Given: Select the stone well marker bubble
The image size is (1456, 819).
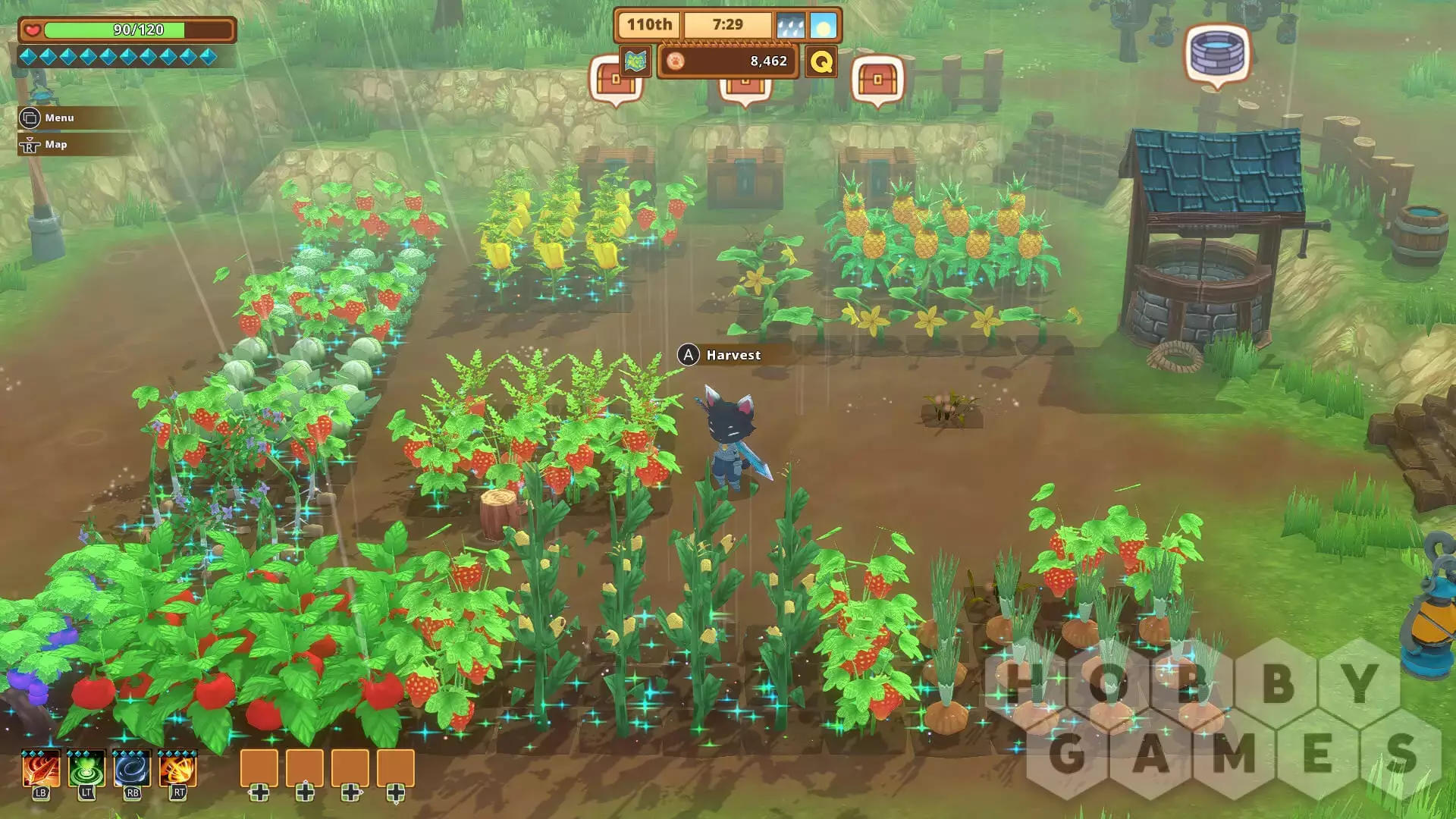Looking at the screenshot, I should click(x=1217, y=53).
